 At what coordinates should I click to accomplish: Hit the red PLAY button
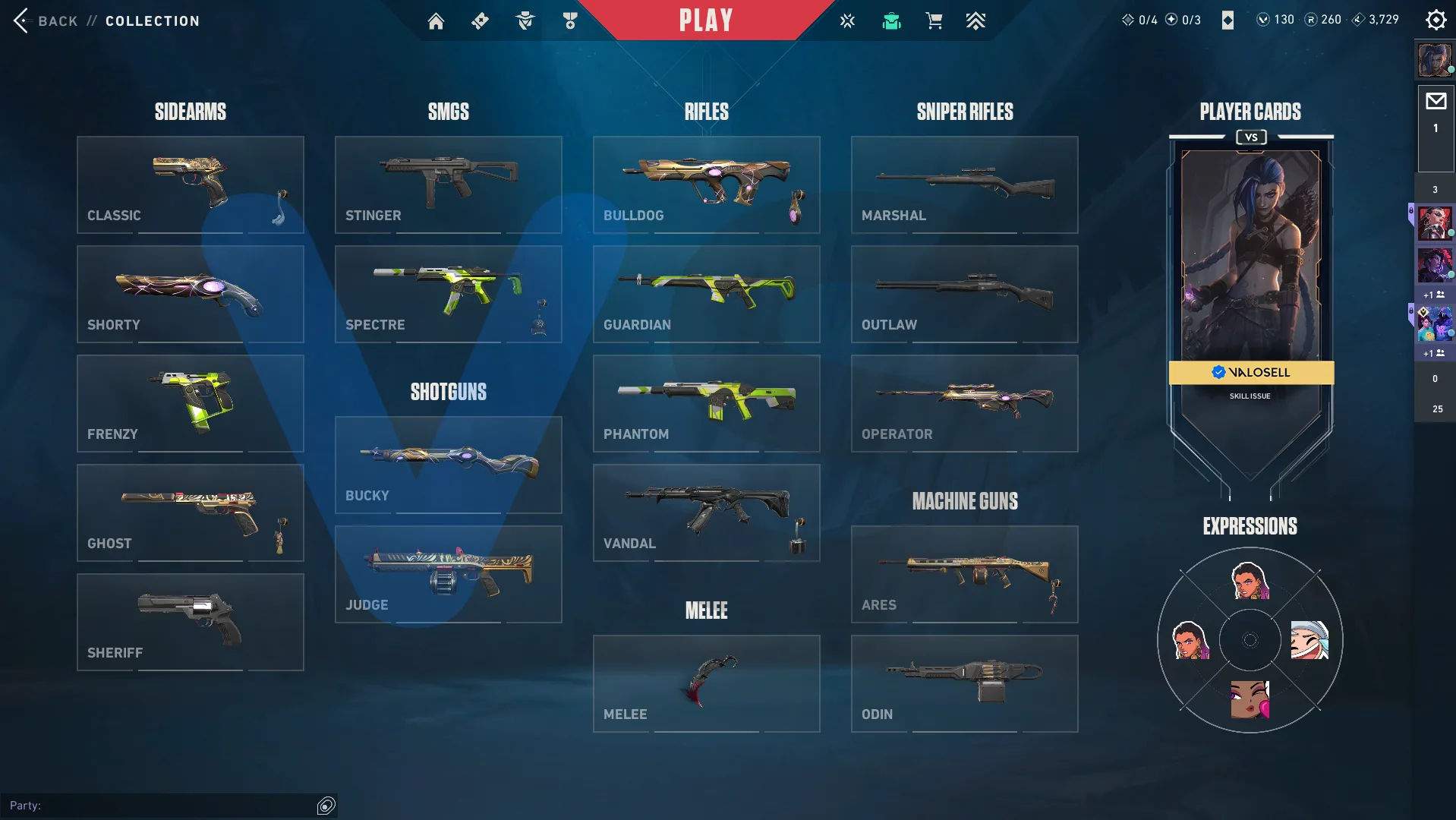coord(706,20)
